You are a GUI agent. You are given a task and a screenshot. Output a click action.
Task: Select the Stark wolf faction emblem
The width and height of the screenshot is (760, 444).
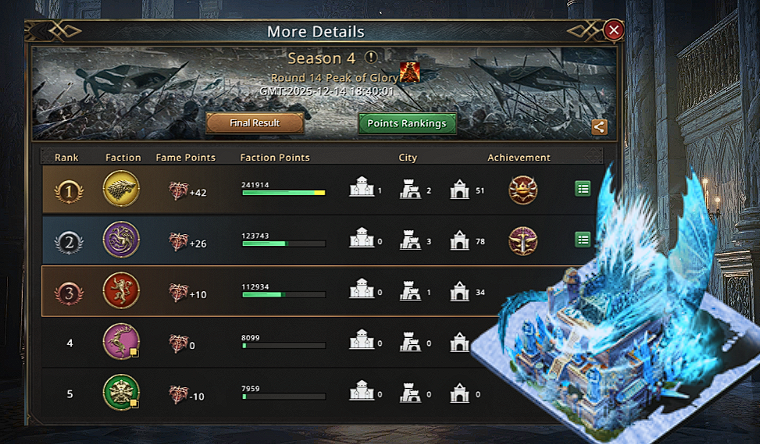122,188
